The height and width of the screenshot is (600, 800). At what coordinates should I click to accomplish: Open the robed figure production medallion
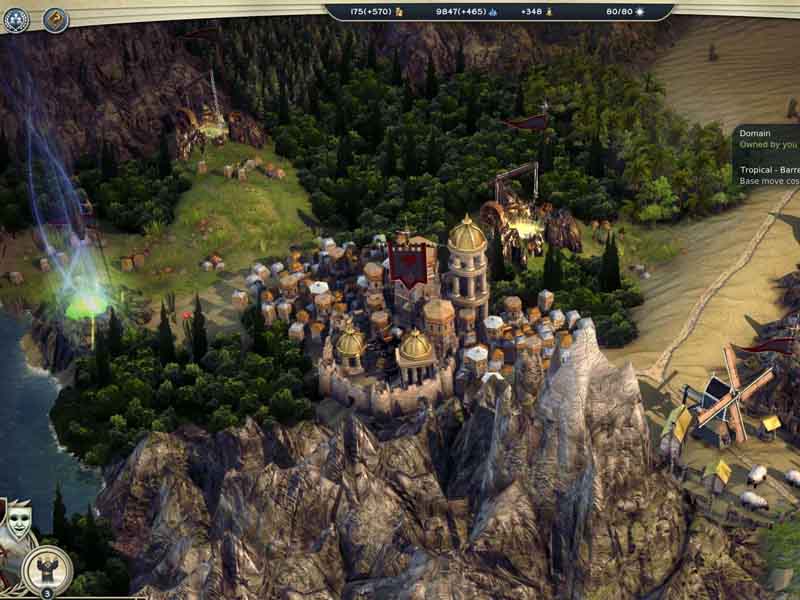[46, 569]
